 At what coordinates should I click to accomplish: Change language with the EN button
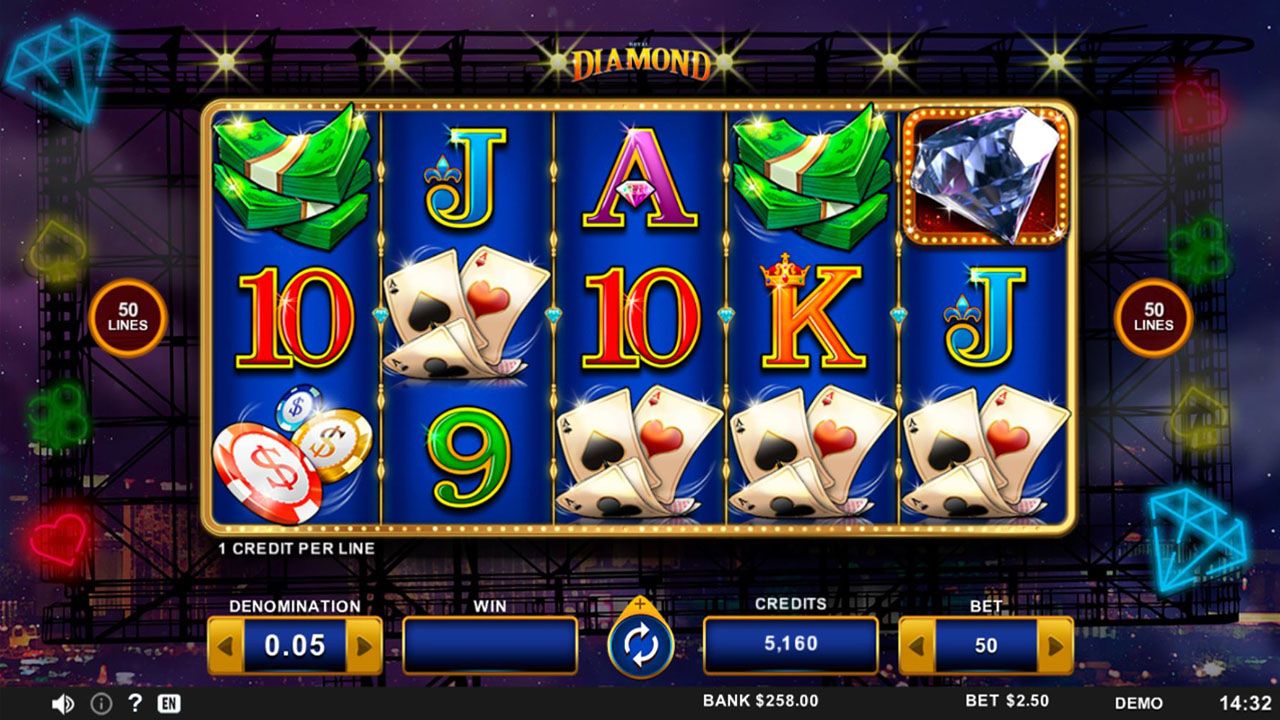pyautogui.click(x=169, y=703)
